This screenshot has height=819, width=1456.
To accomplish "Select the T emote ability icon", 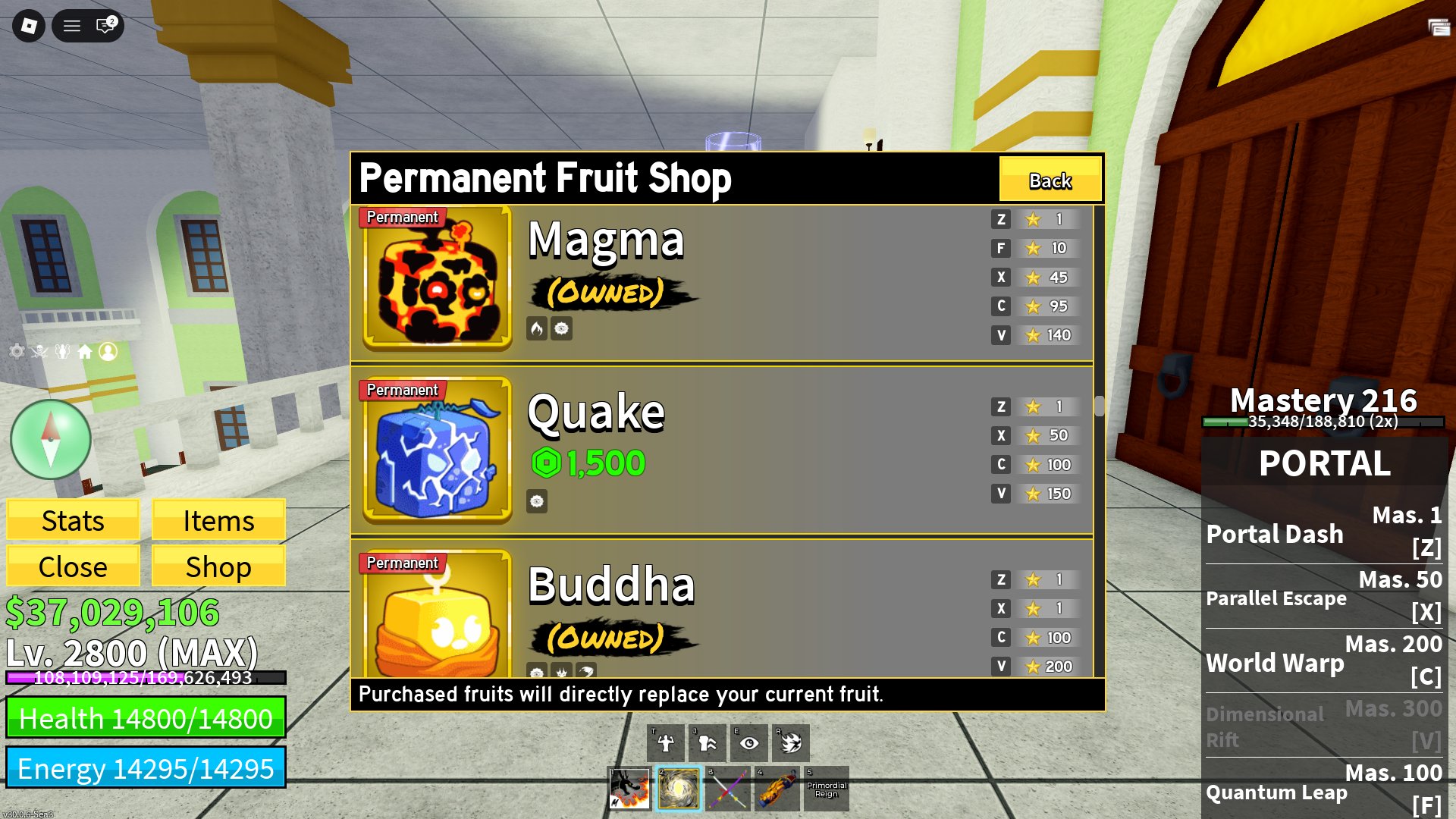I will tap(666, 742).
